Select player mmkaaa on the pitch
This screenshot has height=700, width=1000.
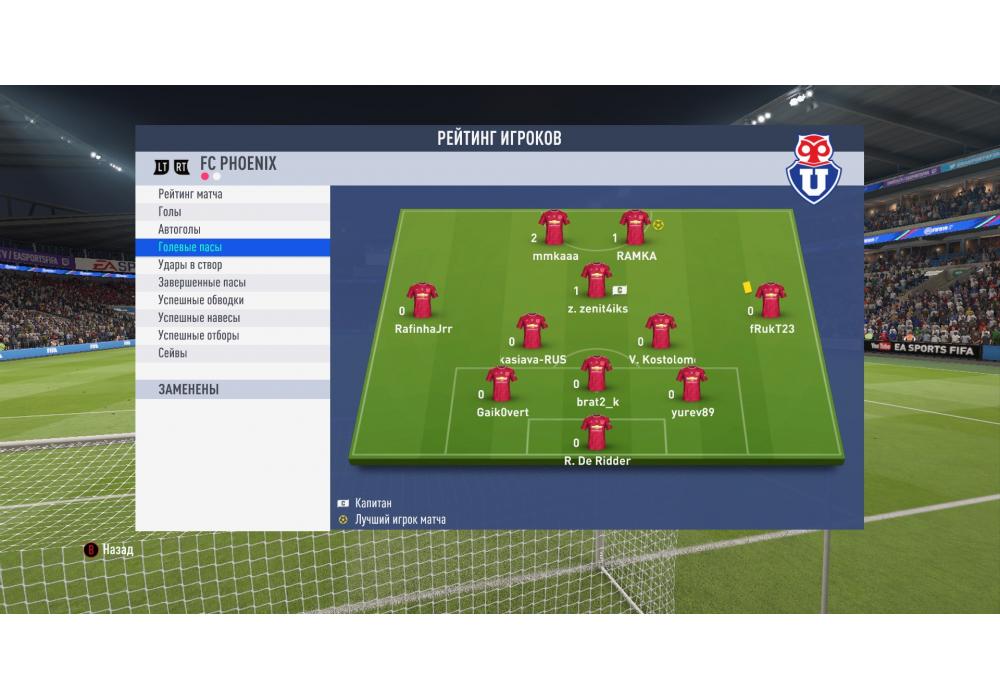tap(555, 228)
